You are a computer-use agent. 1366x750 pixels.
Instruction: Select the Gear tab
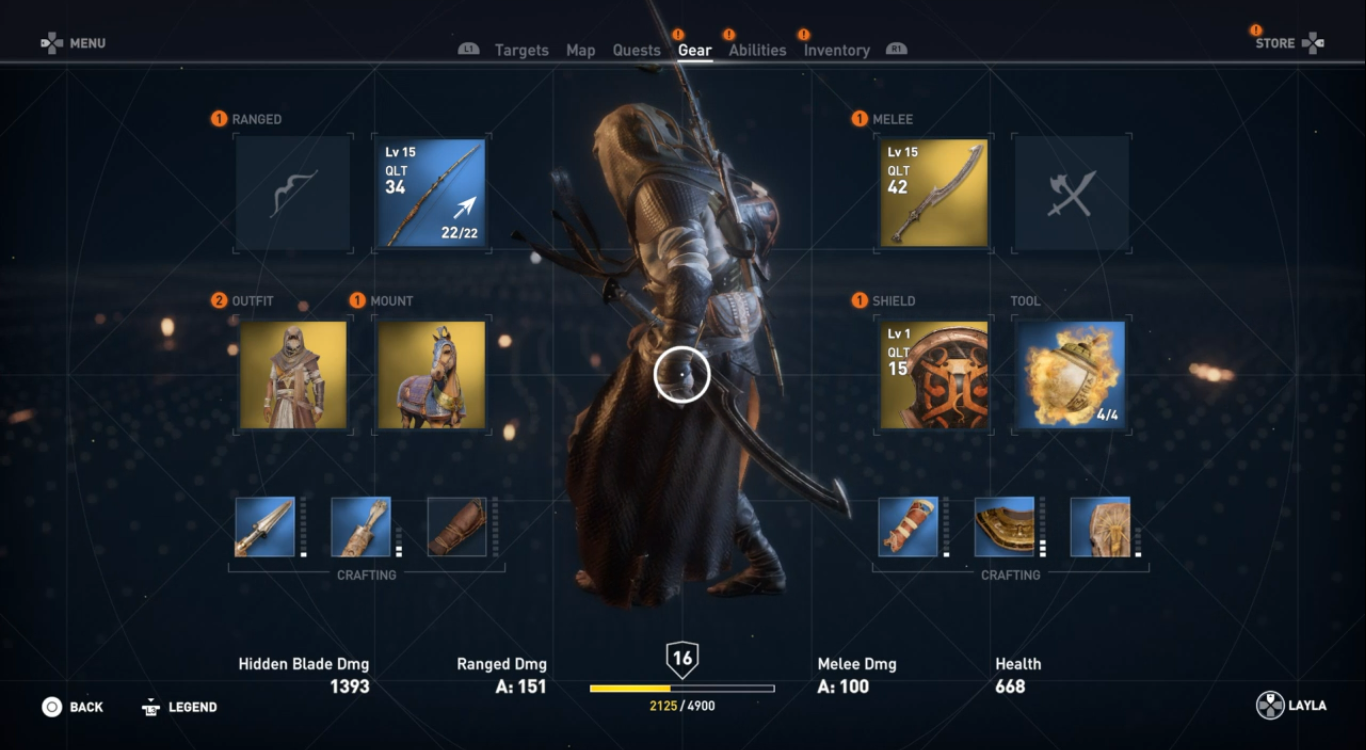(x=694, y=50)
